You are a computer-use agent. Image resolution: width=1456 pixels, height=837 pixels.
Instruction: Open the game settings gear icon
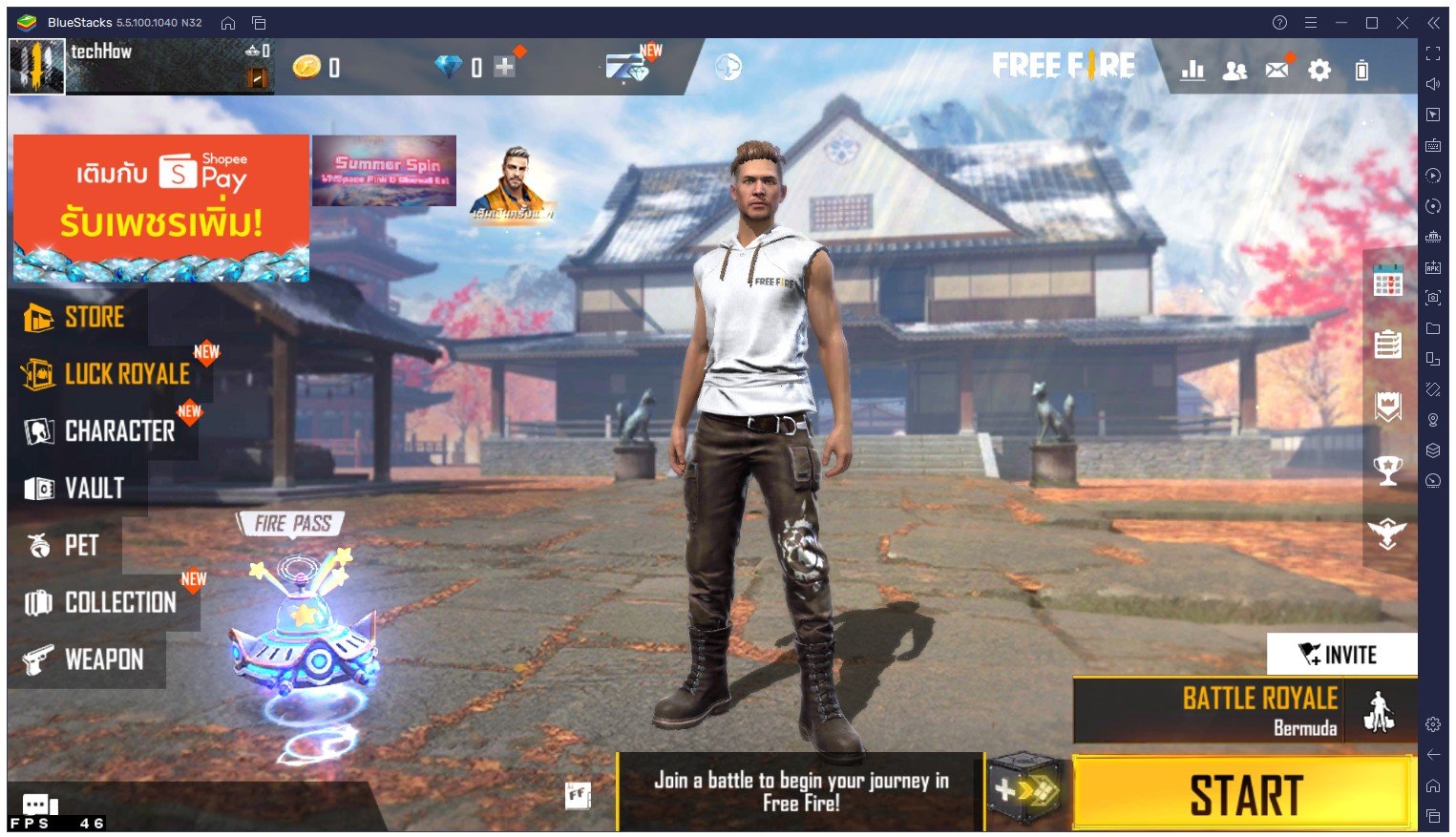tap(1319, 69)
